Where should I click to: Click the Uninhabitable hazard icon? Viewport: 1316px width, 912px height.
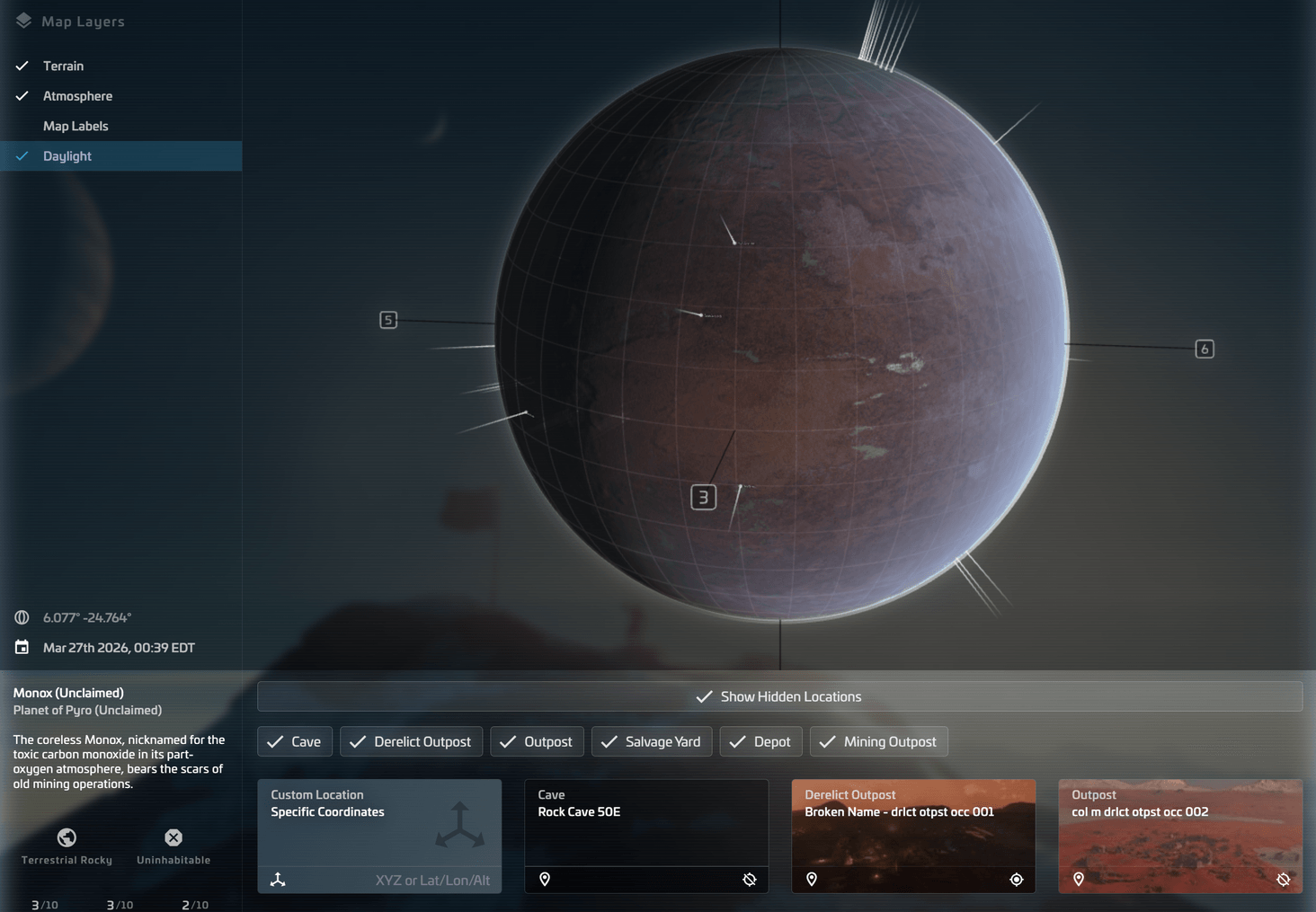point(173,837)
